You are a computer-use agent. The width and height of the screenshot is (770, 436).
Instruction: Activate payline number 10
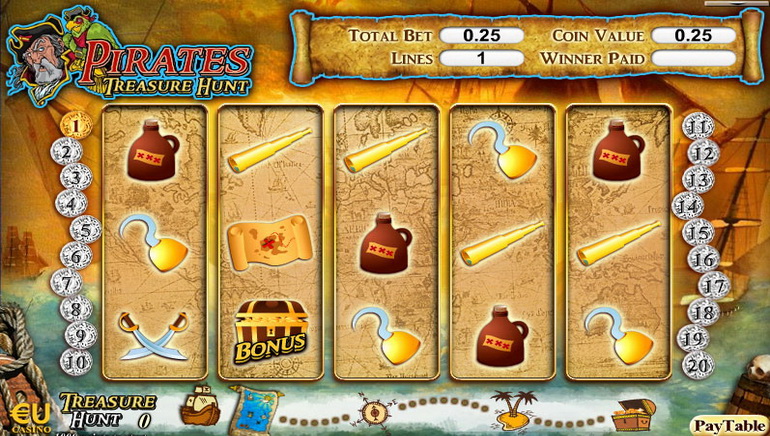tap(76, 361)
